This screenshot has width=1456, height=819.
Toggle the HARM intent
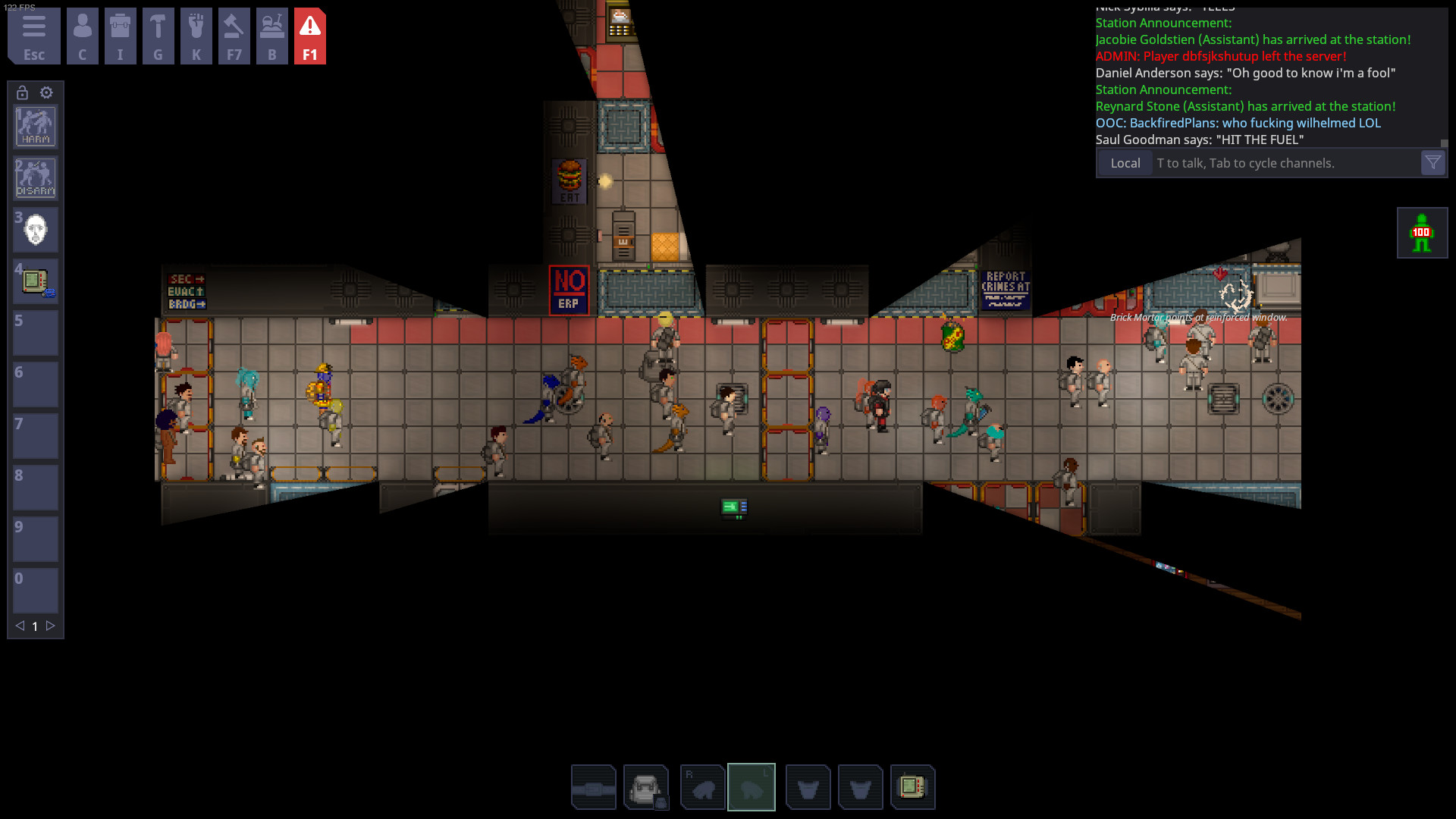pos(35,127)
